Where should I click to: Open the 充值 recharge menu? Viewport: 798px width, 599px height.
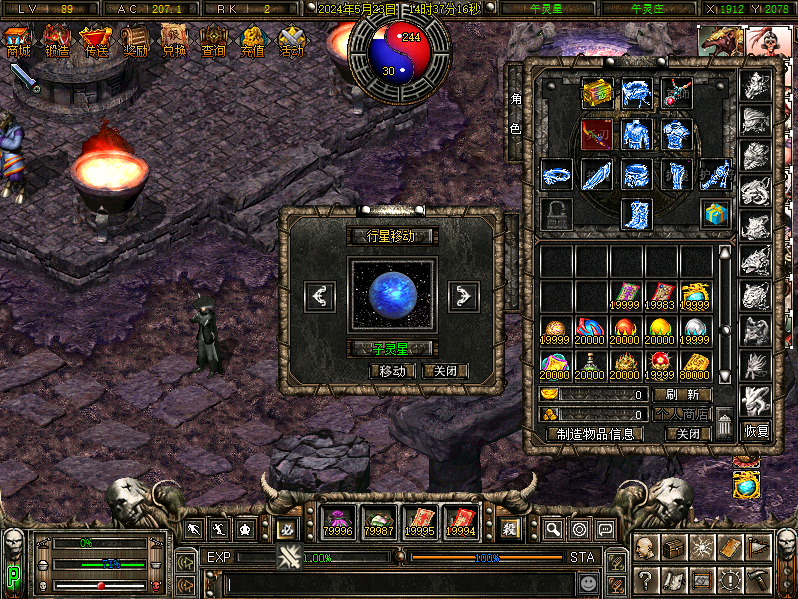click(253, 42)
